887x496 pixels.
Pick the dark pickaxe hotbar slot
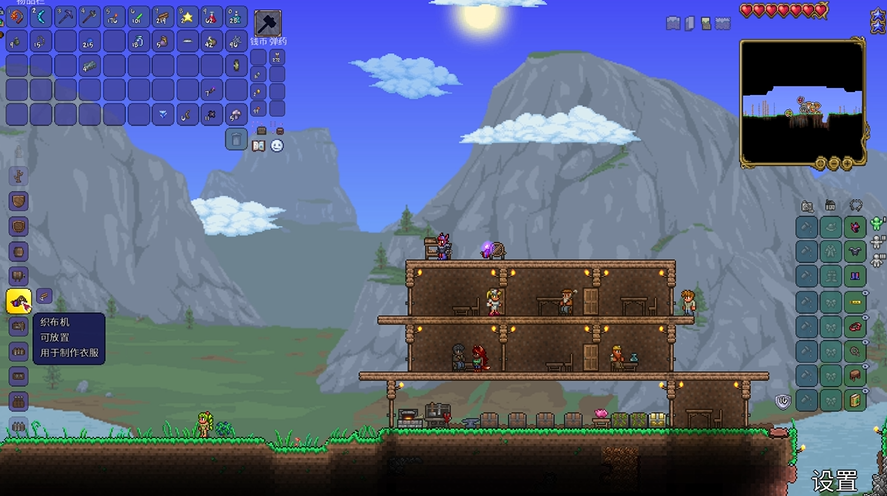(66, 17)
